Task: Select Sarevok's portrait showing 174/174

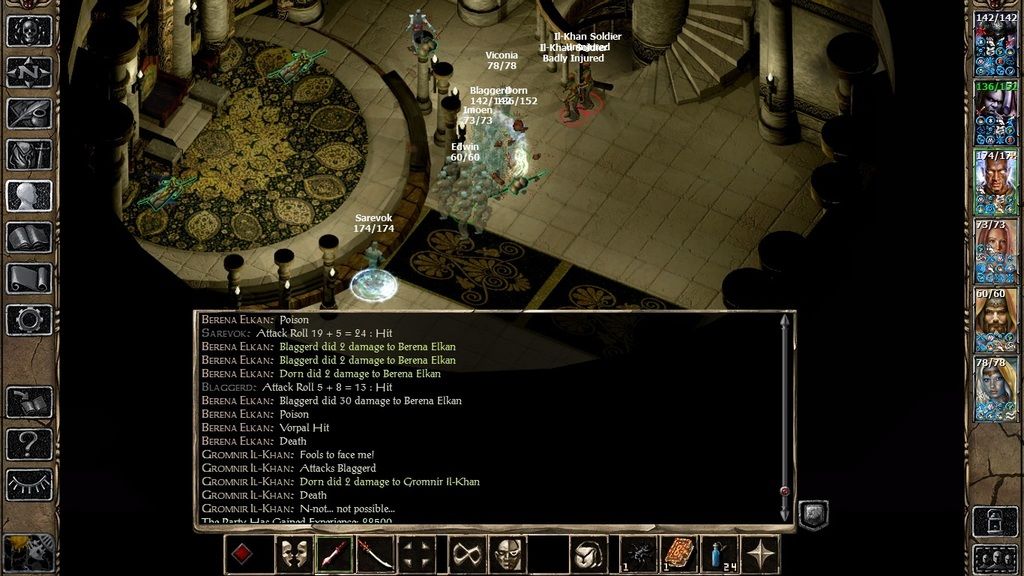Action: point(996,182)
